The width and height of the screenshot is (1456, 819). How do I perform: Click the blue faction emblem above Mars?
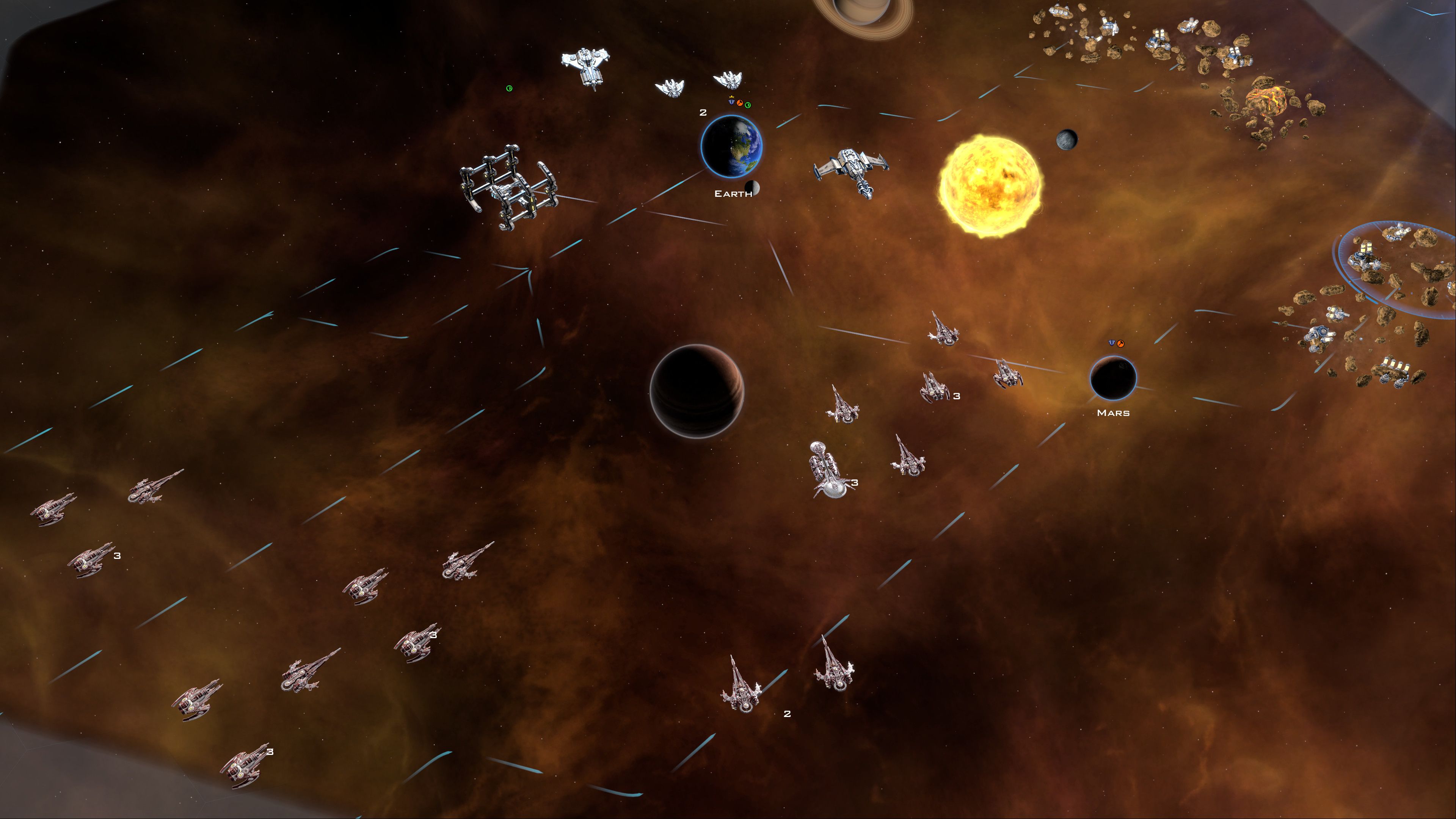(1112, 342)
